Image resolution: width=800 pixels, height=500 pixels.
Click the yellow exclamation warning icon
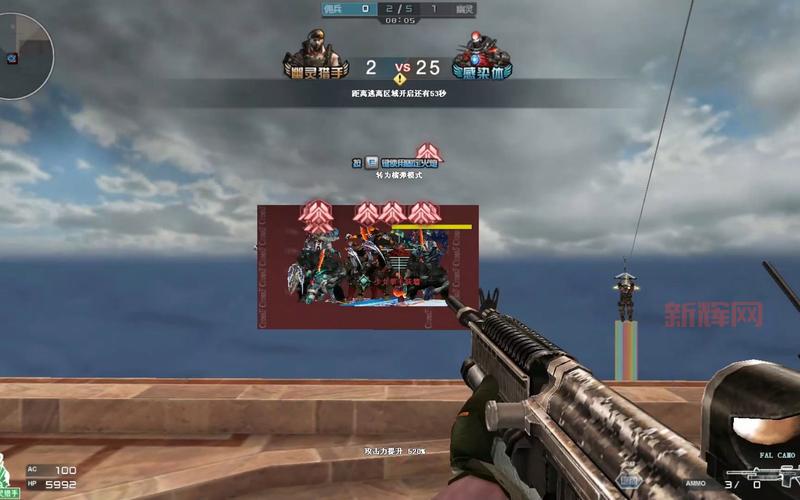pyautogui.click(x=400, y=77)
